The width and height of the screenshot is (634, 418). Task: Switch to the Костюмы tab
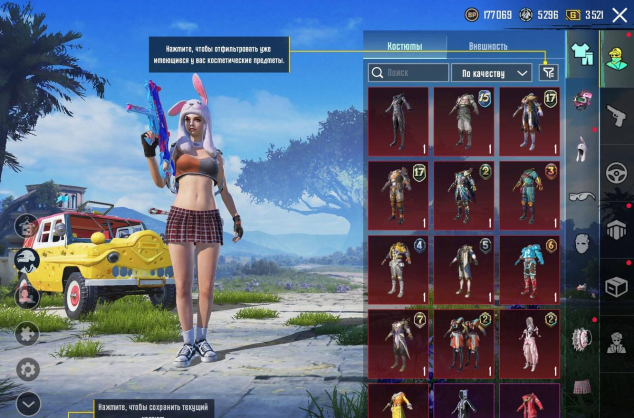[x=404, y=46]
